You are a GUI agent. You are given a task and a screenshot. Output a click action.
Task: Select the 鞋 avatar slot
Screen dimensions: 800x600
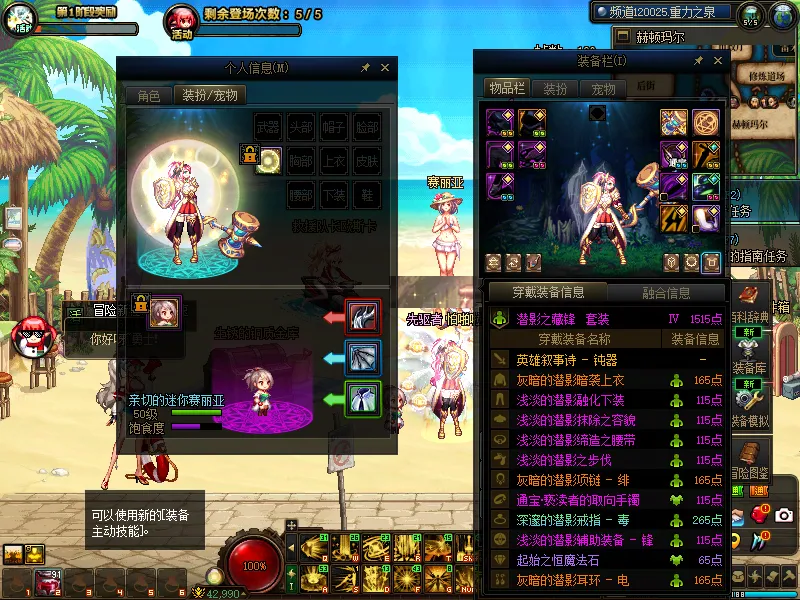[x=367, y=193]
